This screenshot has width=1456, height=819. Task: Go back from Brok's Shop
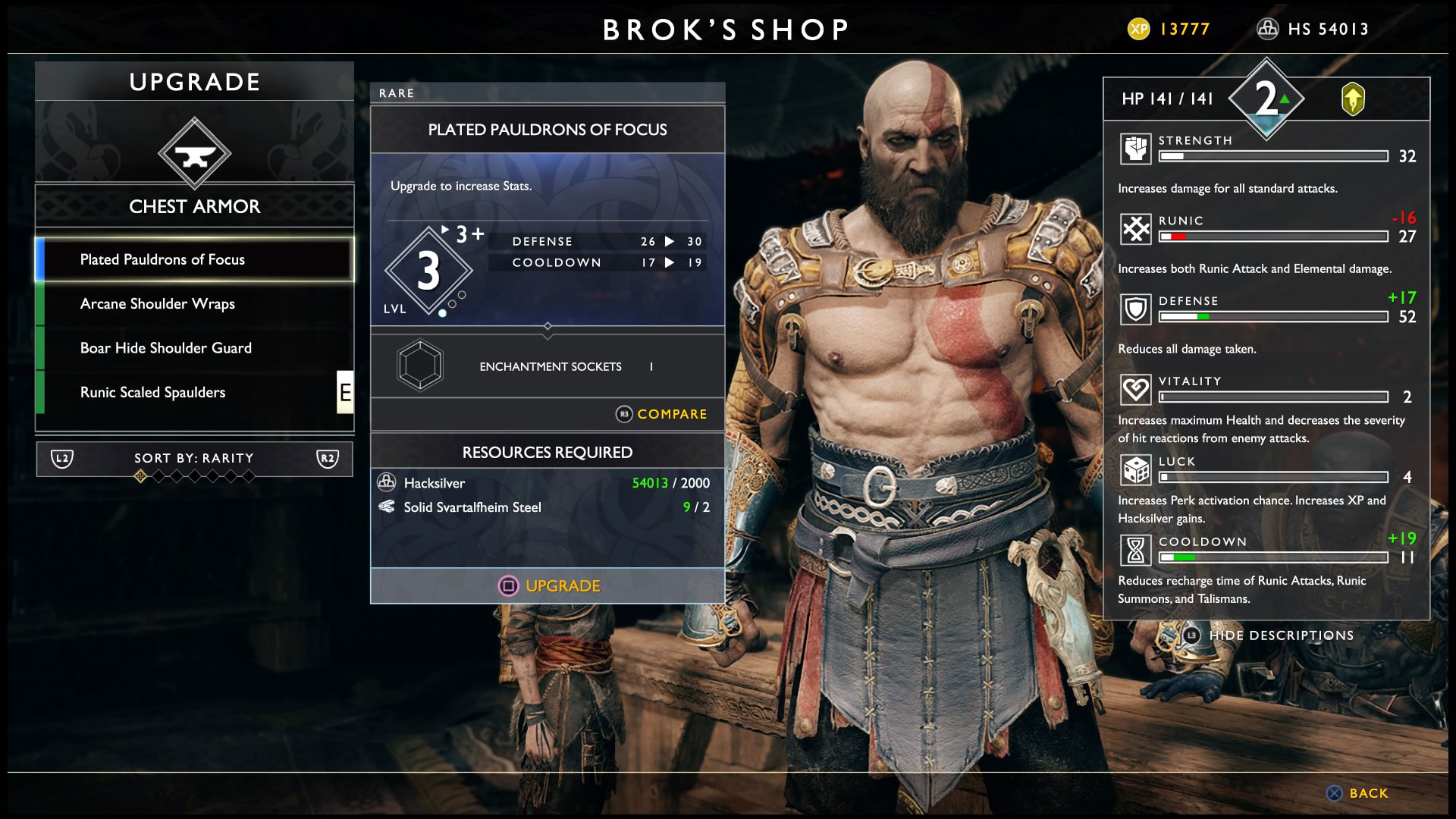[1358, 793]
